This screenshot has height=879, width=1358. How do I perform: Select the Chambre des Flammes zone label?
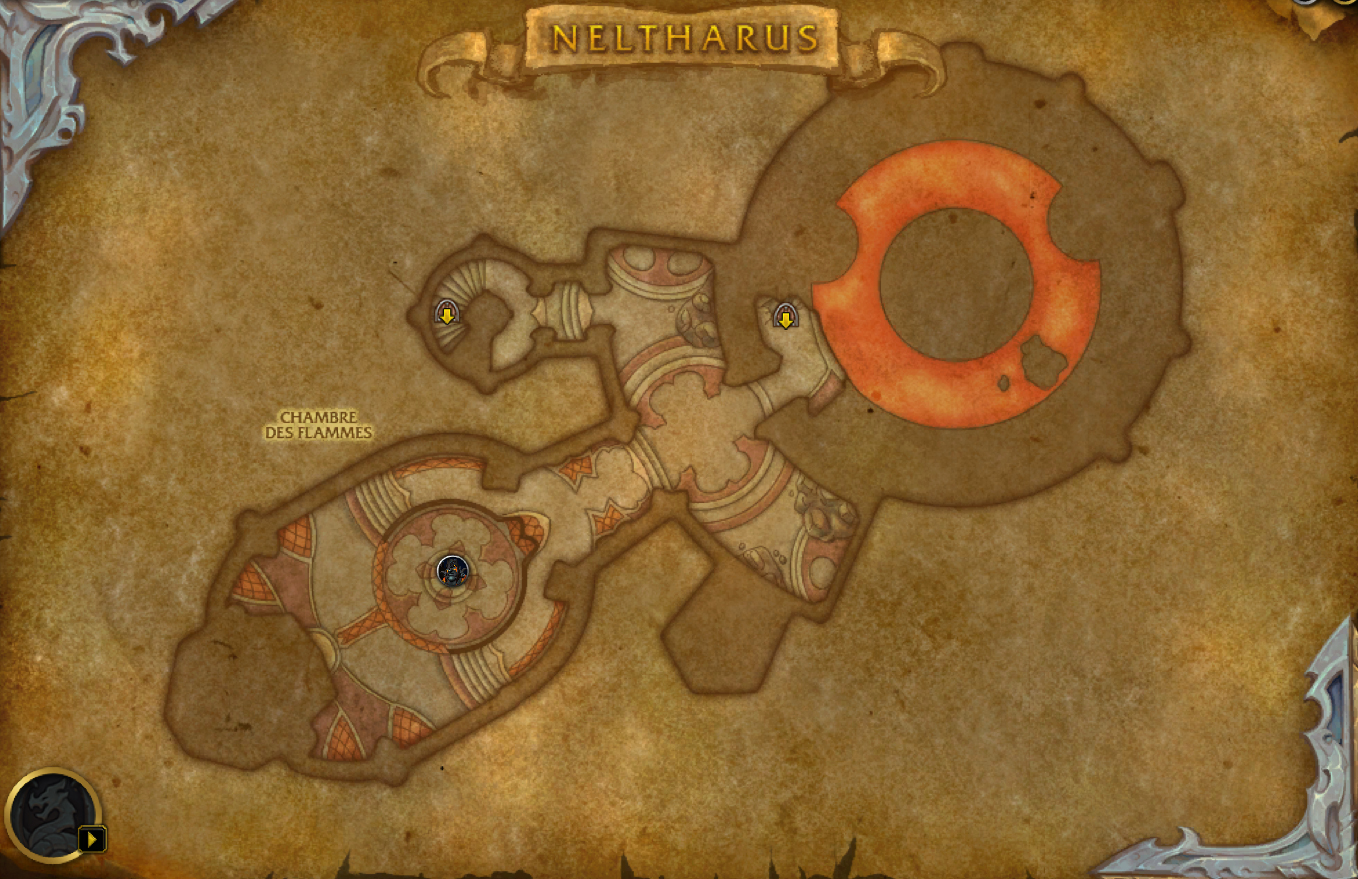(x=320, y=426)
